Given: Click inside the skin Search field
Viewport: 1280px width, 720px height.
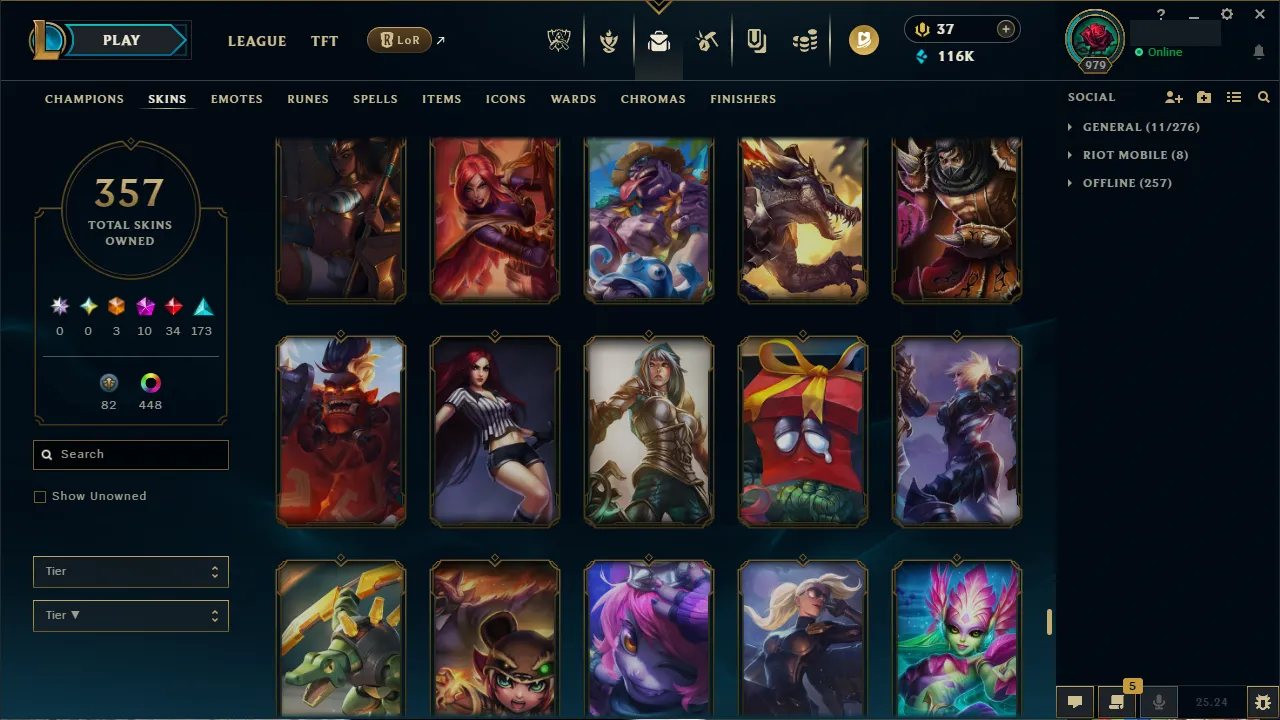Looking at the screenshot, I should 130,454.
